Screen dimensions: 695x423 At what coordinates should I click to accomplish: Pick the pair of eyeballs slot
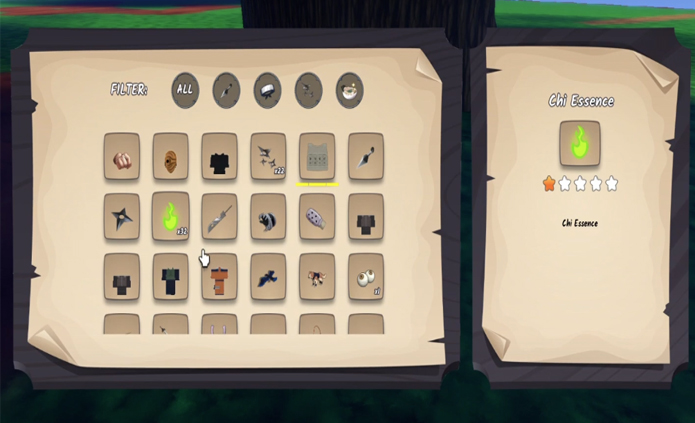click(366, 276)
